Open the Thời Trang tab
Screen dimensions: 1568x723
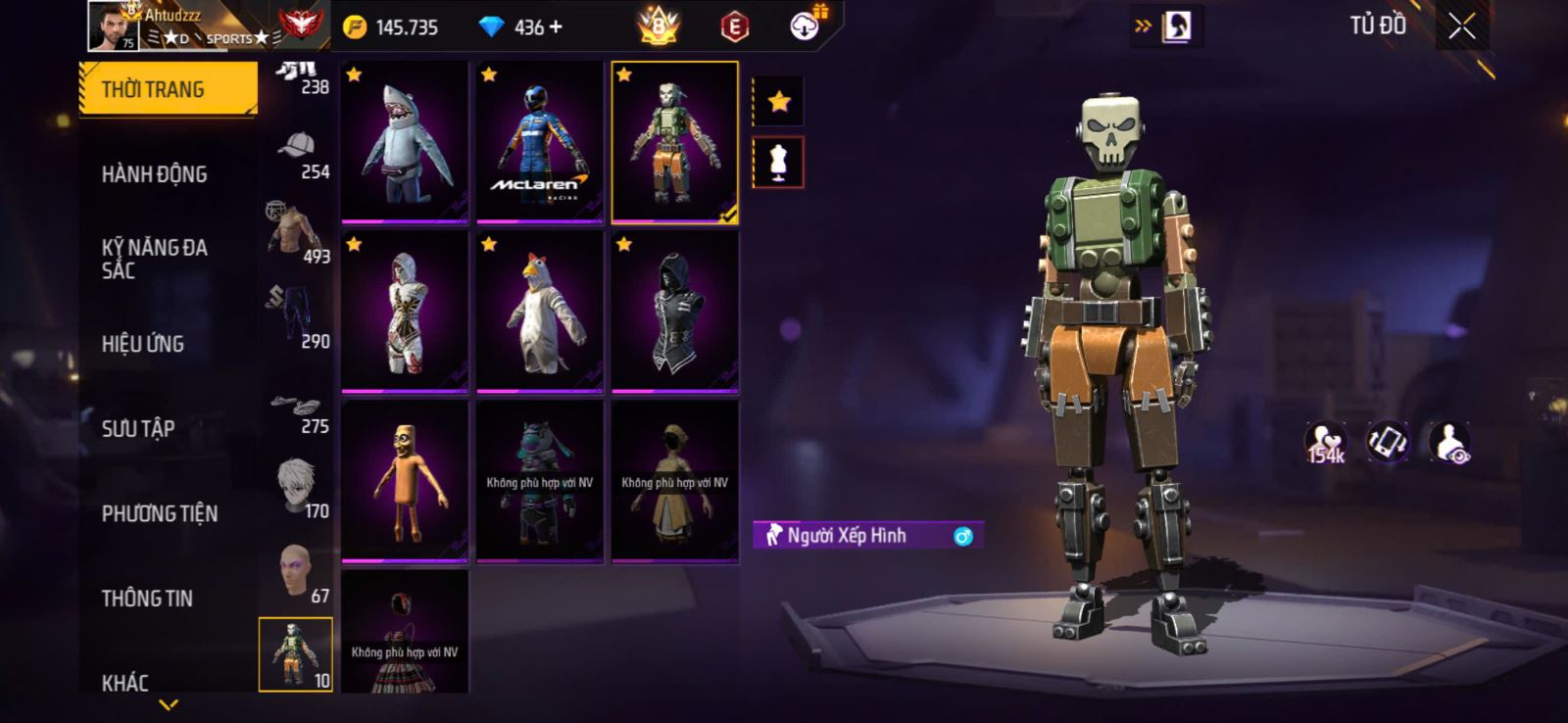[x=167, y=89]
